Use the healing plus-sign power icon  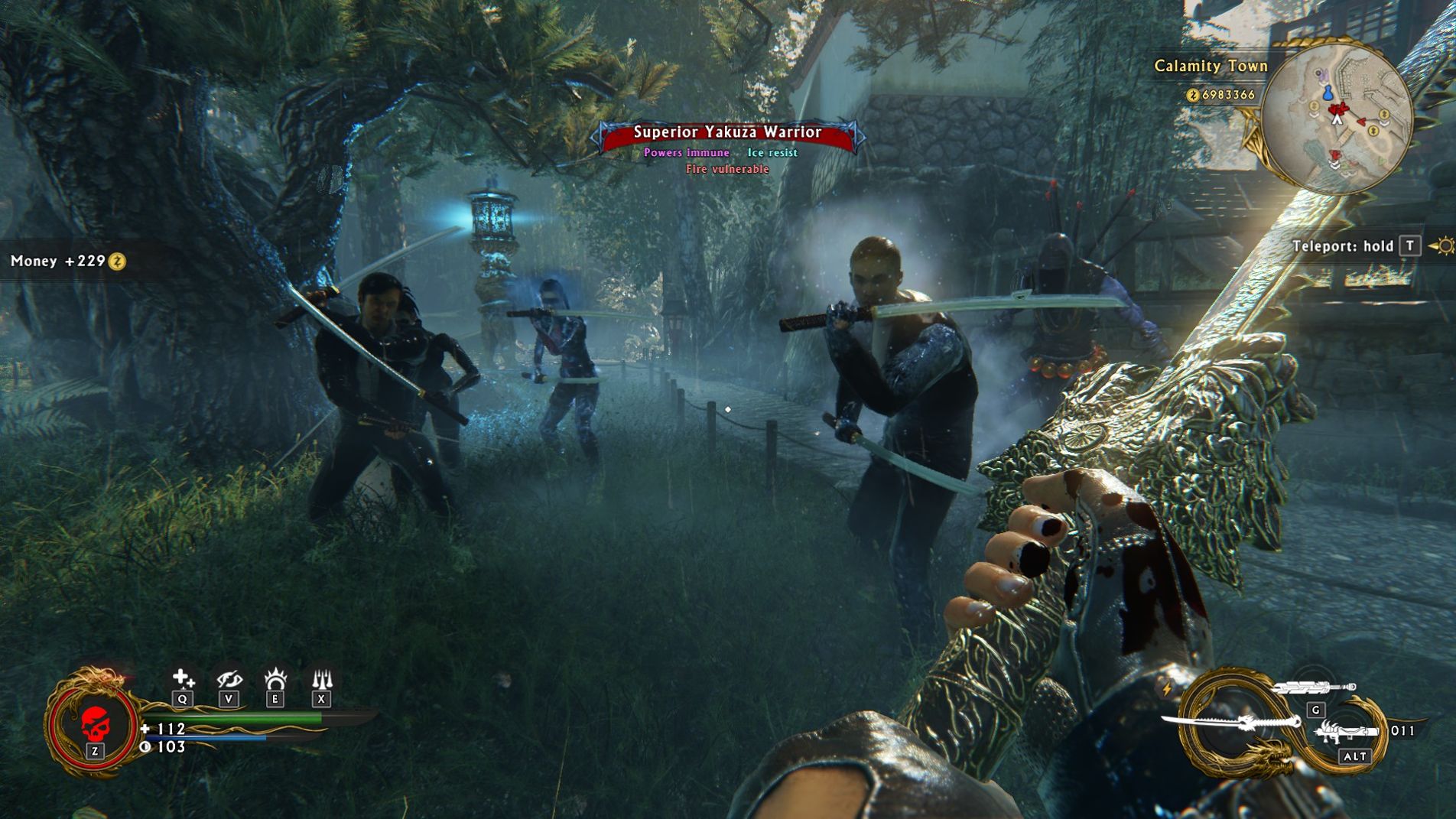183,678
